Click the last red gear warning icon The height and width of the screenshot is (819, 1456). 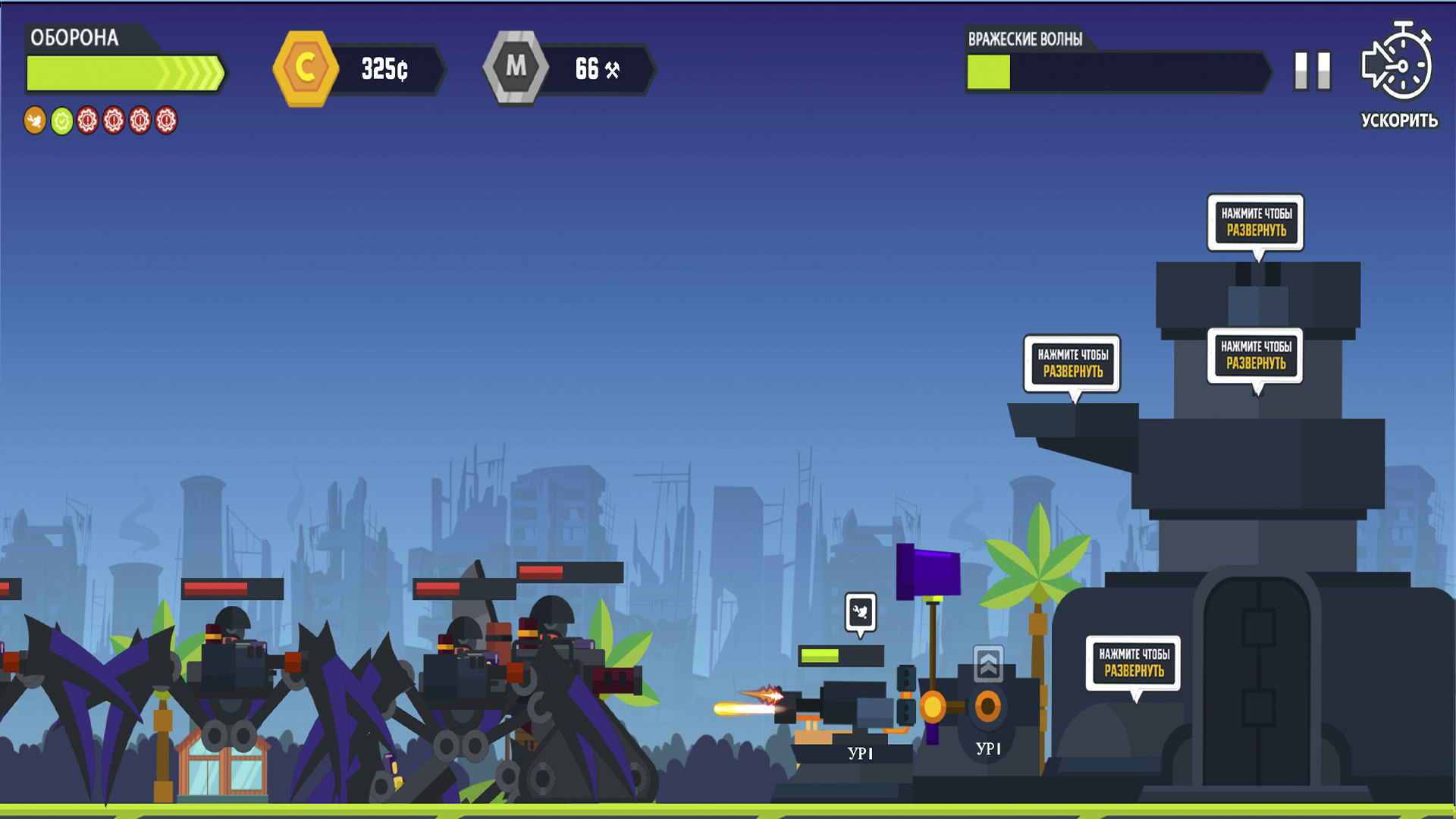click(x=165, y=121)
